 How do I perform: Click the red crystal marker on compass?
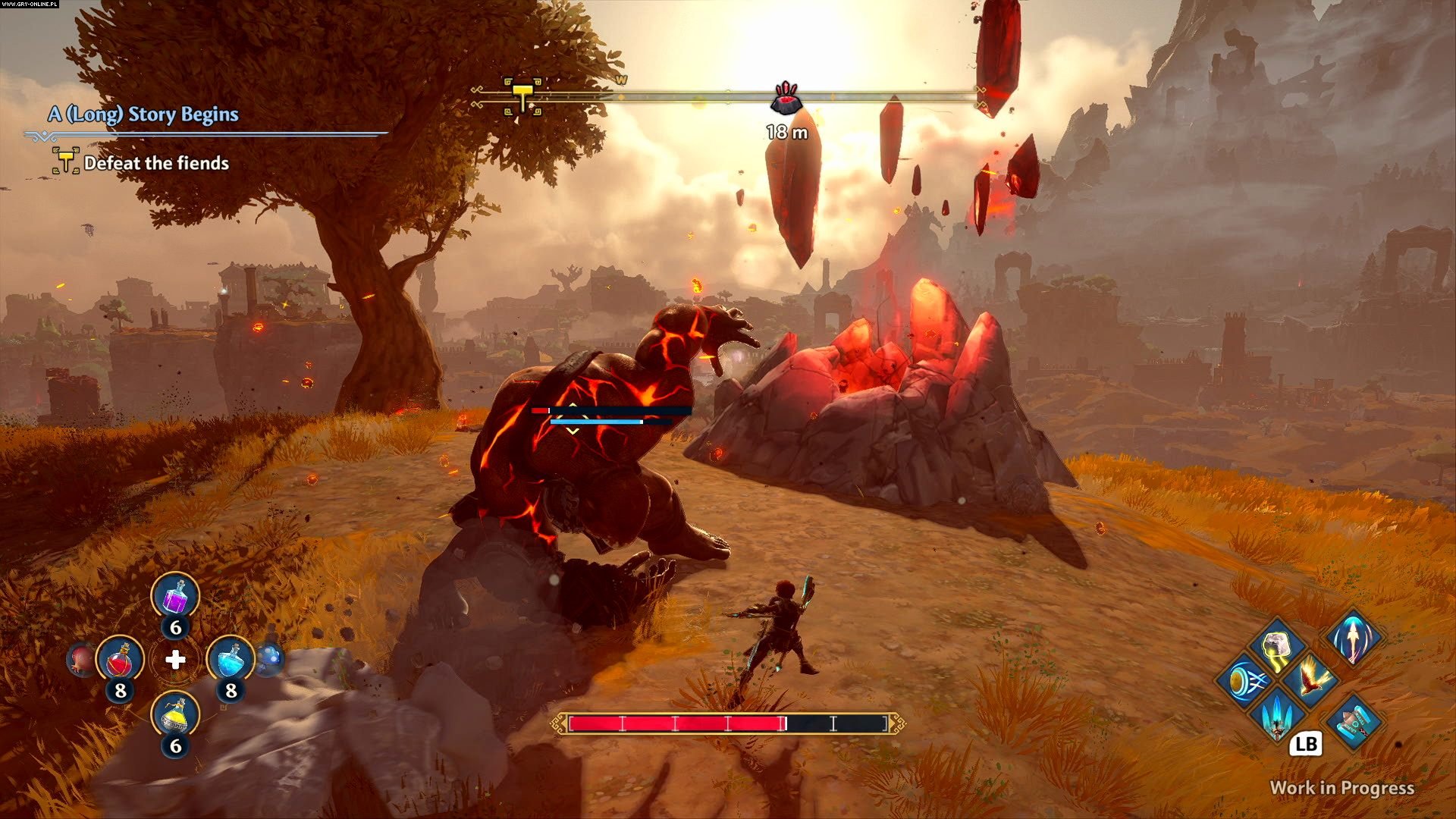(786, 99)
